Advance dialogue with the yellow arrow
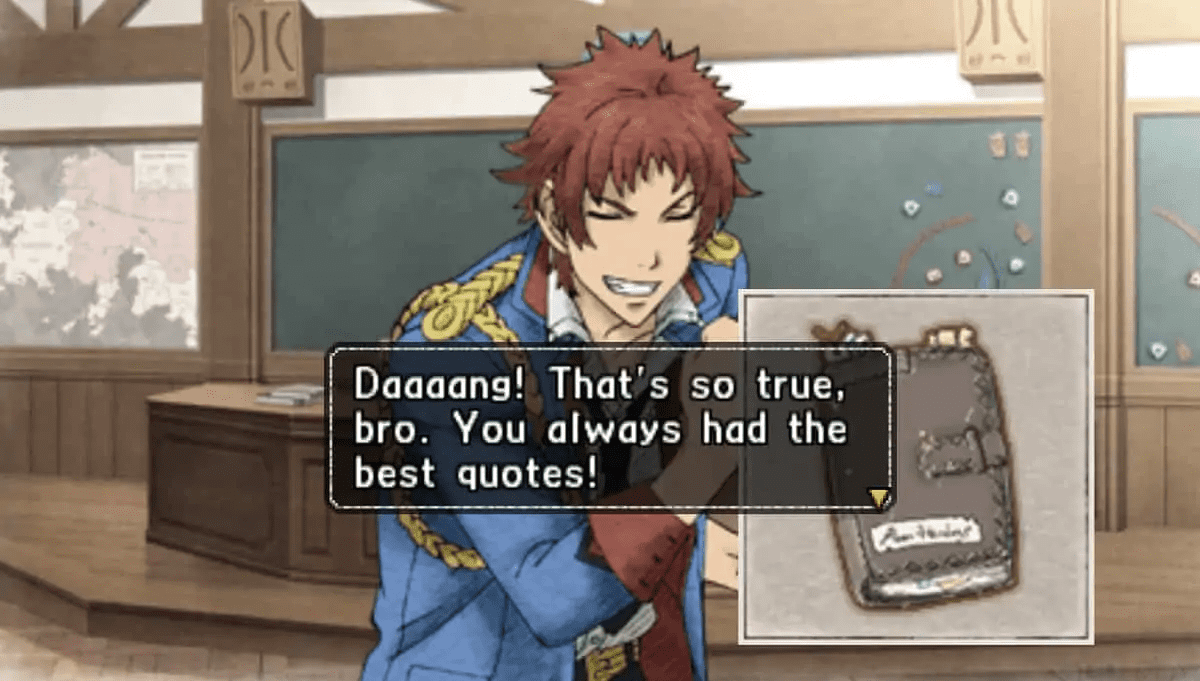The height and width of the screenshot is (681, 1200). [x=879, y=497]
